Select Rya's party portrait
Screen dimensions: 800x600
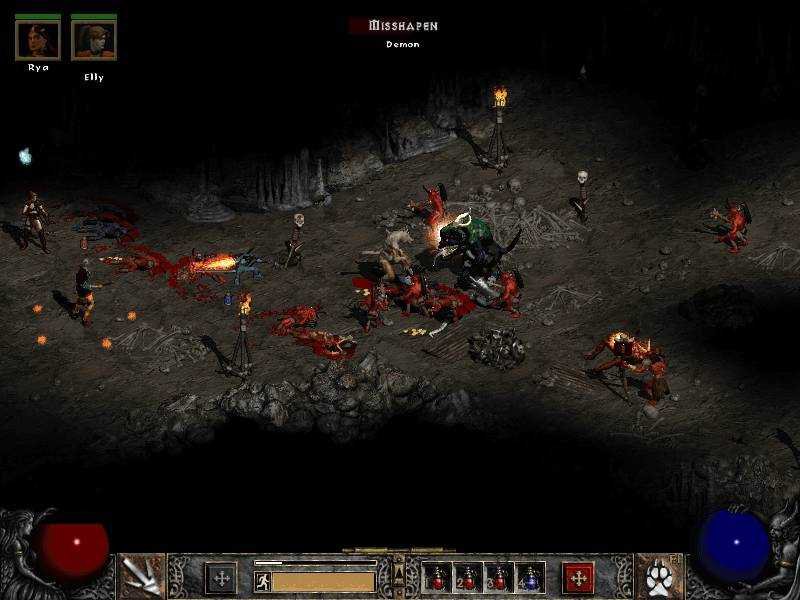[38, 40]
